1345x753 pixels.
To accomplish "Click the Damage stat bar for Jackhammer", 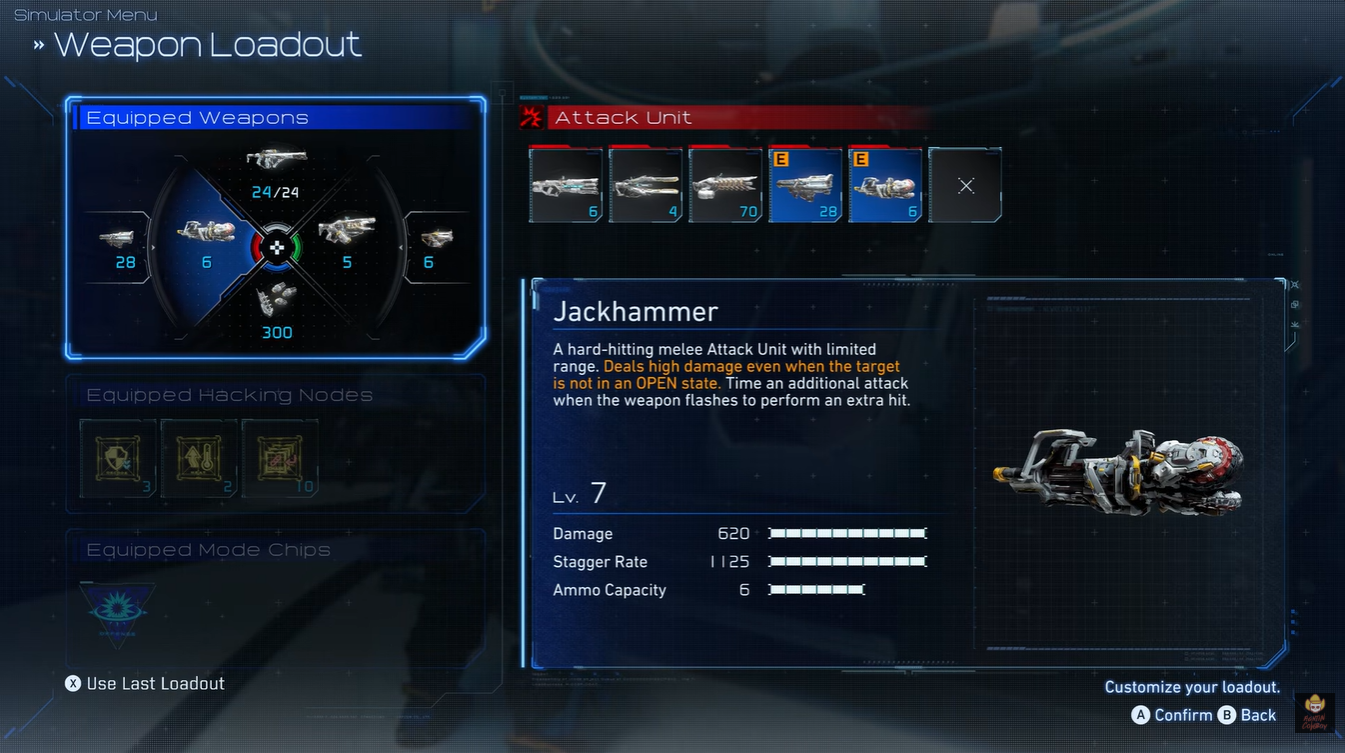I will pyautogui.click(x=847, y=533).
